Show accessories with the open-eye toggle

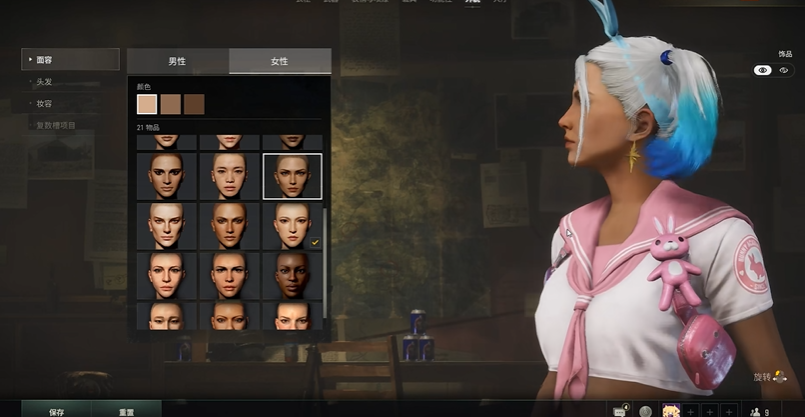(x=763, y=71)
